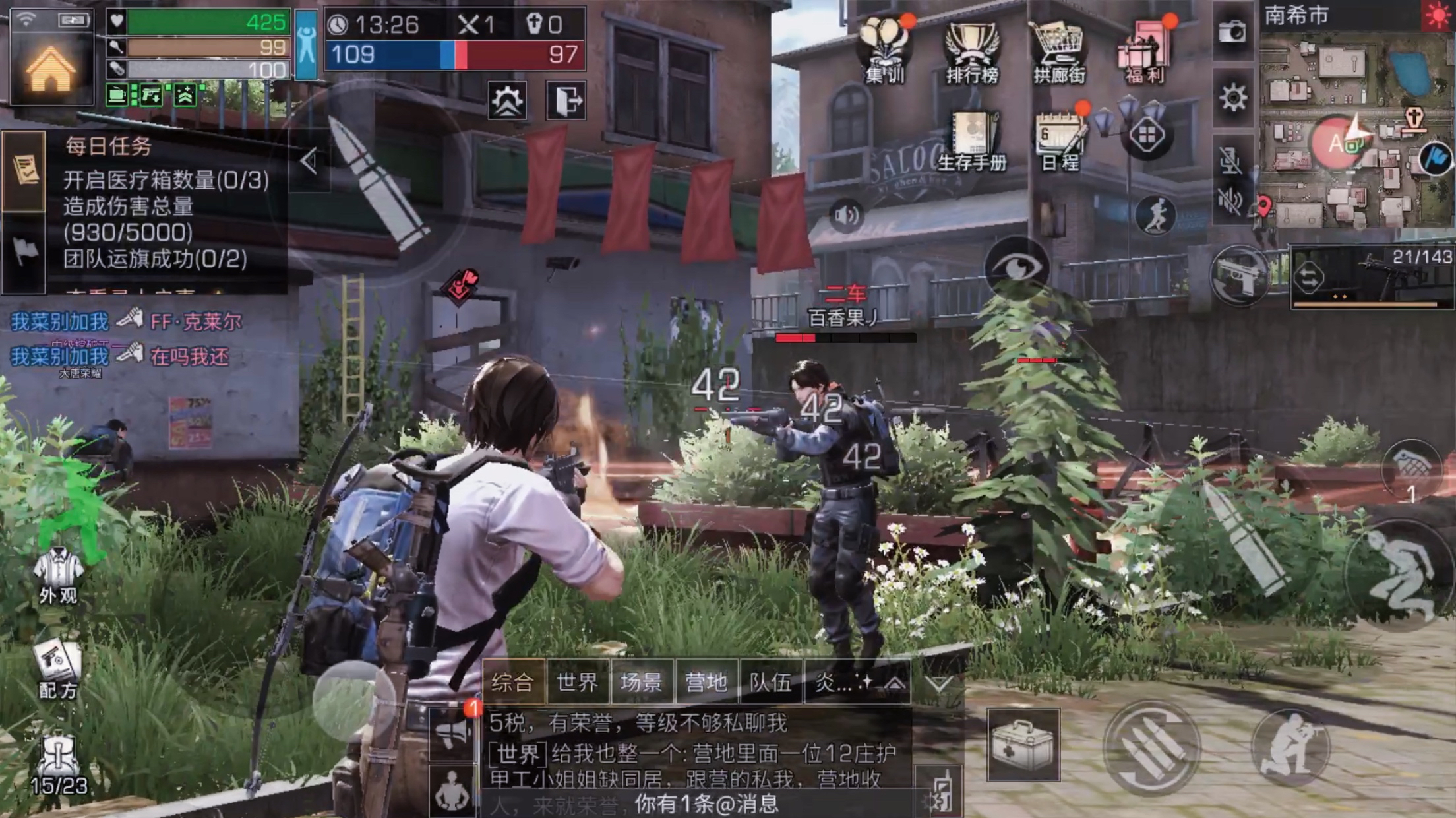Switch to the 世界 chat tab
This screenshot has width=1456, height=818.
[577, 682]
